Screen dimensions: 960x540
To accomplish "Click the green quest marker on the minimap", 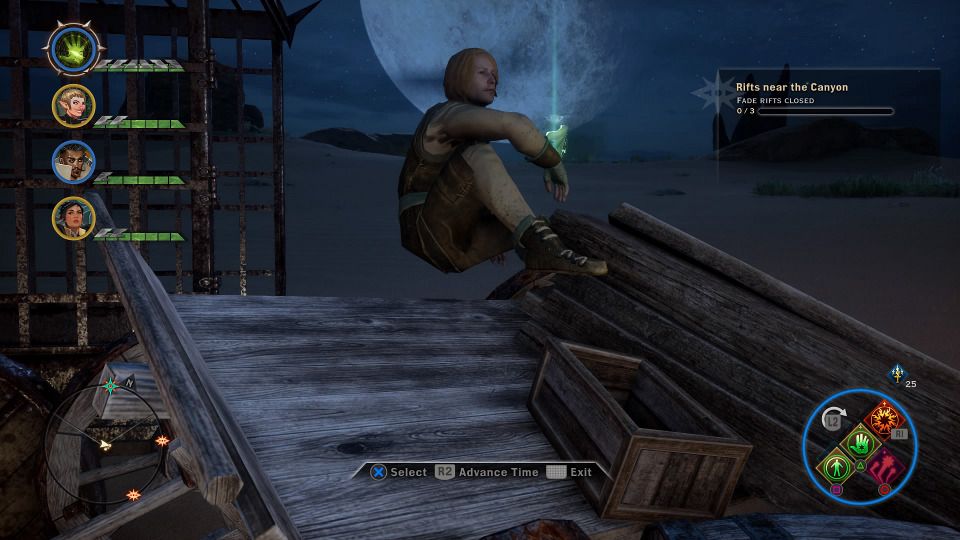I will 111,386.
